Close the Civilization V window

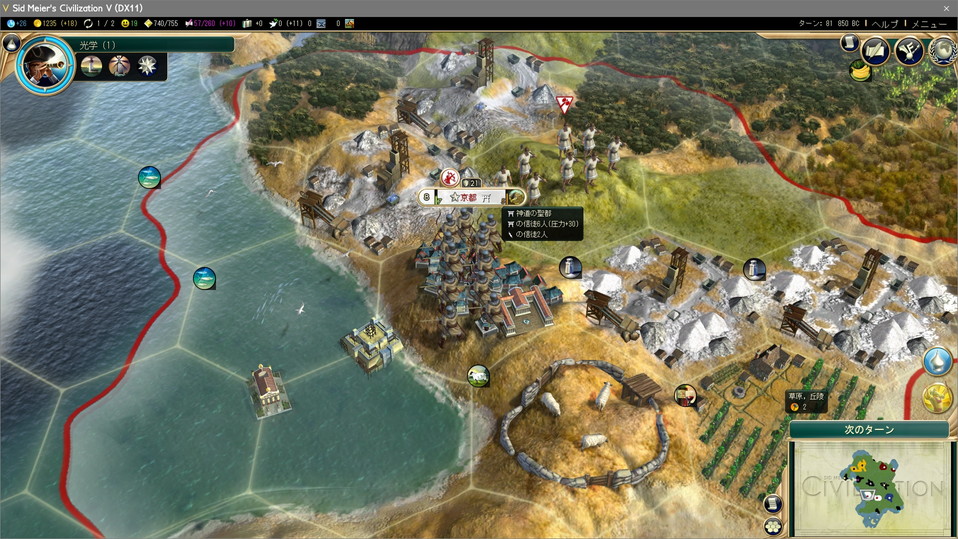tap(945, 7)
